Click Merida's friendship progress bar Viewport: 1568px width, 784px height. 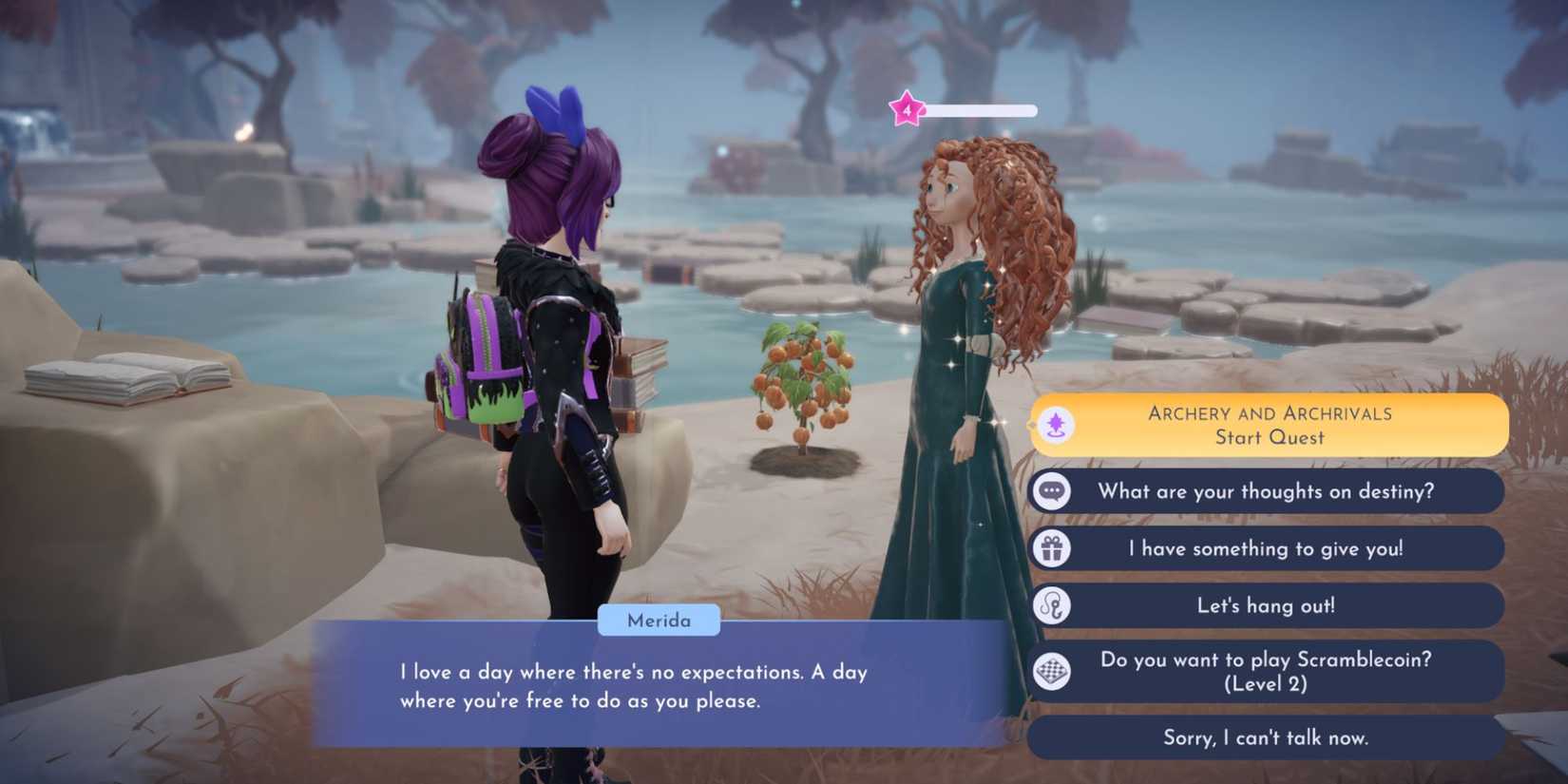(x=979, y=109)
